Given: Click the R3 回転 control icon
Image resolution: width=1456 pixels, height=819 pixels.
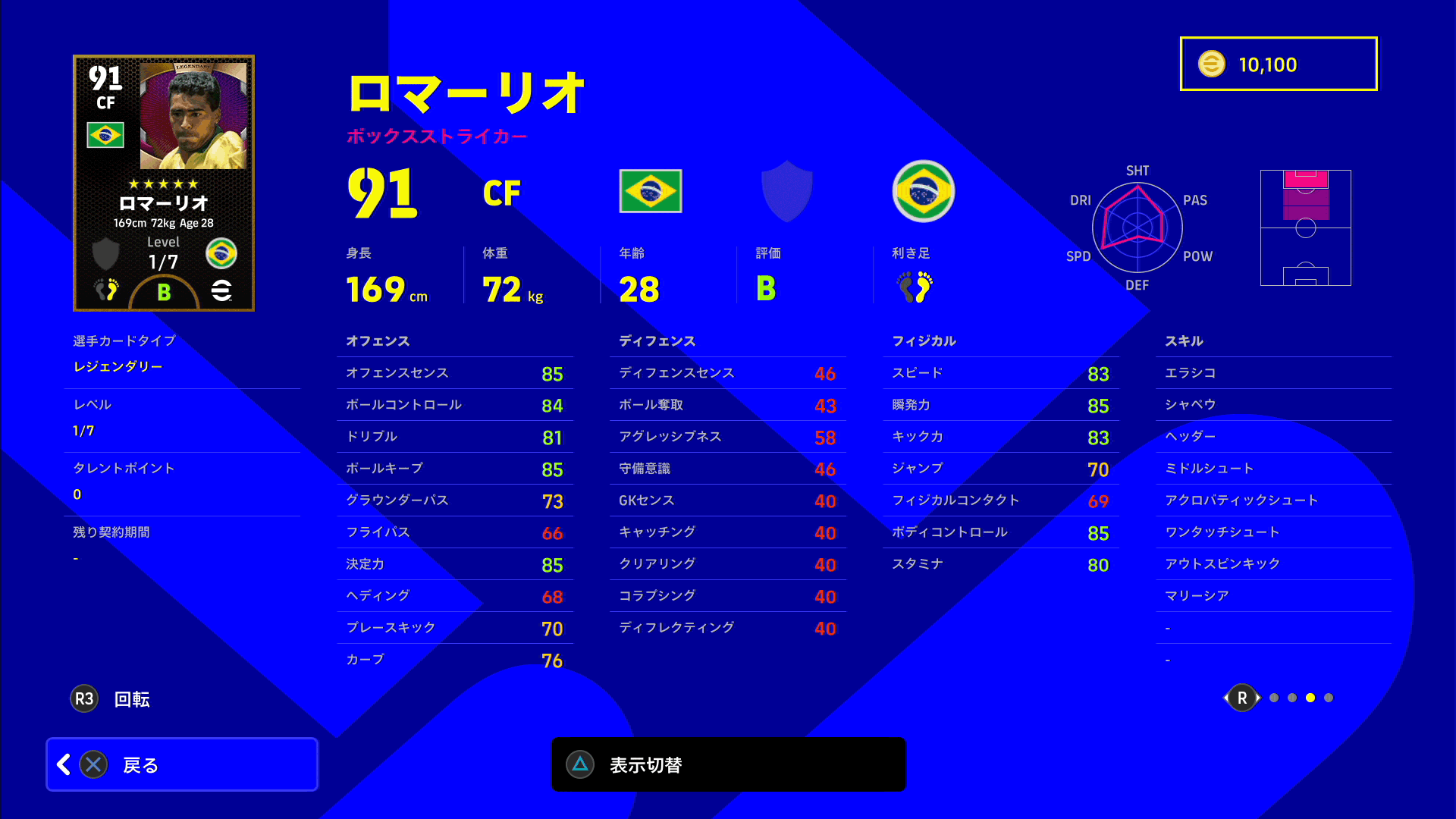Looking at the screenshot, I should (x=84, y=698).
